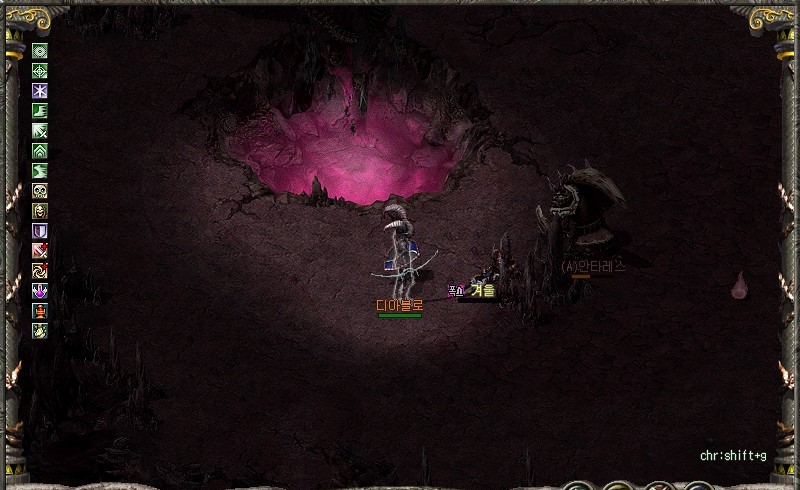800x490 pixels.
Task: Click the green double chevron icon
Action: 40,151
